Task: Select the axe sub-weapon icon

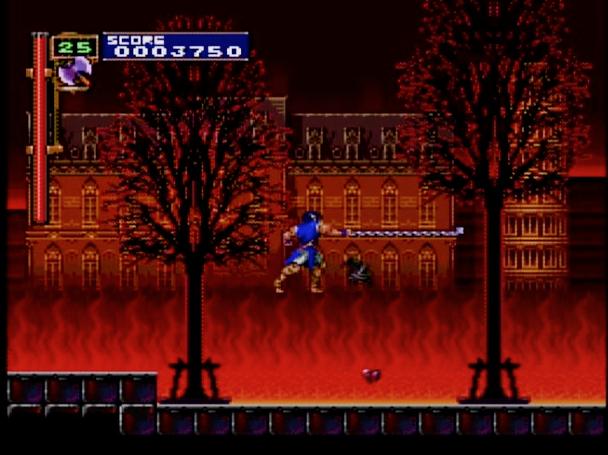Action: pyautogui.click(x=74, y=72)
